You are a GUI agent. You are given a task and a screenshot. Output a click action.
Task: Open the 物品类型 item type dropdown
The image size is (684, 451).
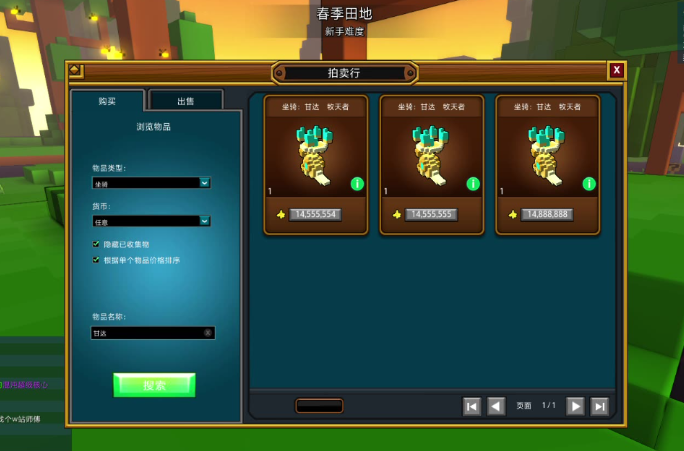coord(151,183)
